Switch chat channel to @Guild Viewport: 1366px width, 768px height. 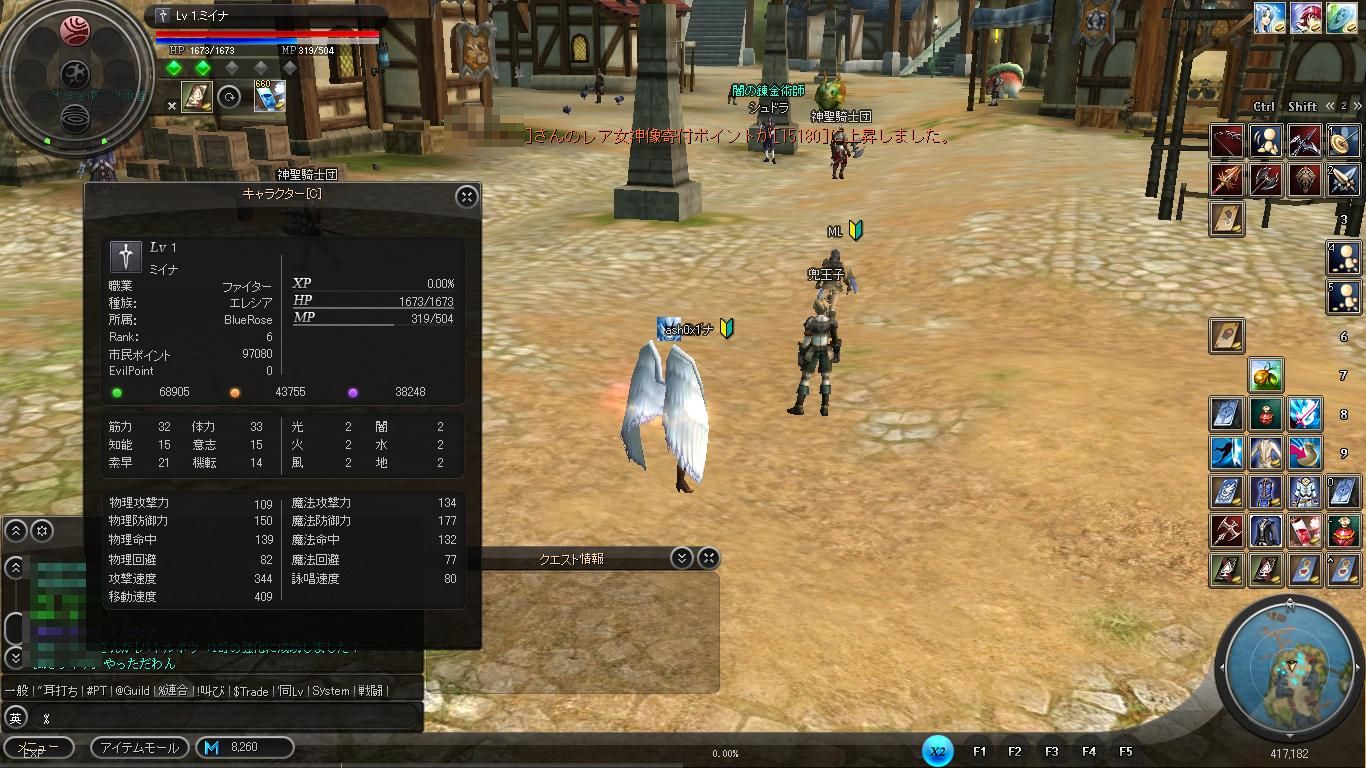[x=131, y=690]
